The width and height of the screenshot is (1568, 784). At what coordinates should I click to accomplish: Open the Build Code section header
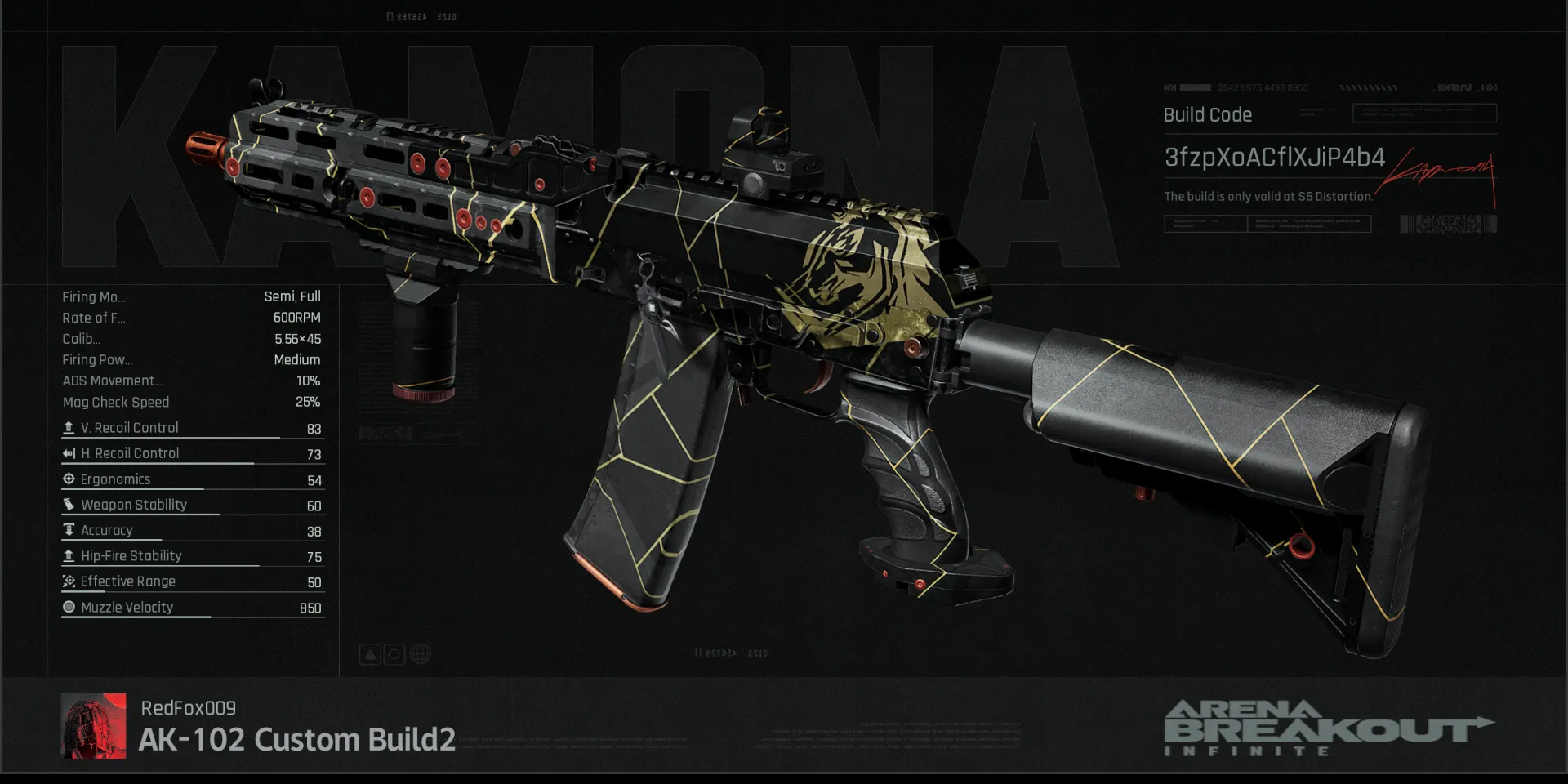(1207, 114)
